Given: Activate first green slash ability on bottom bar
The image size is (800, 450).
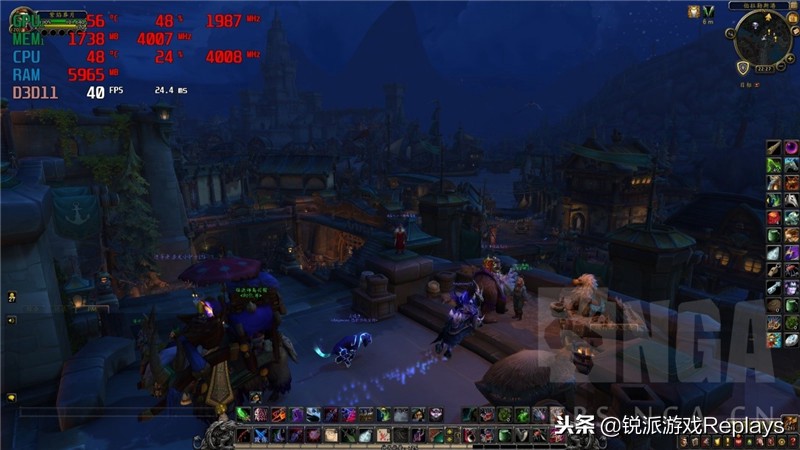Looking at the screenshot, I should point(243,414).
